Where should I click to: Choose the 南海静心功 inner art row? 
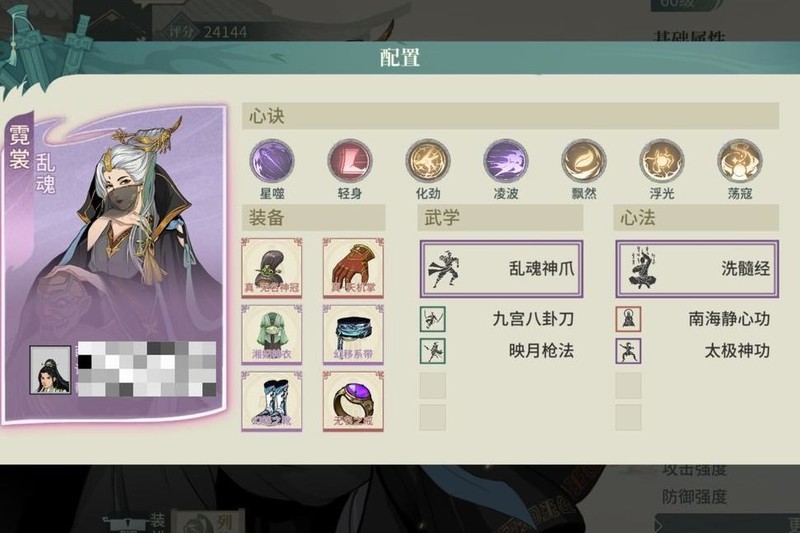696,319
